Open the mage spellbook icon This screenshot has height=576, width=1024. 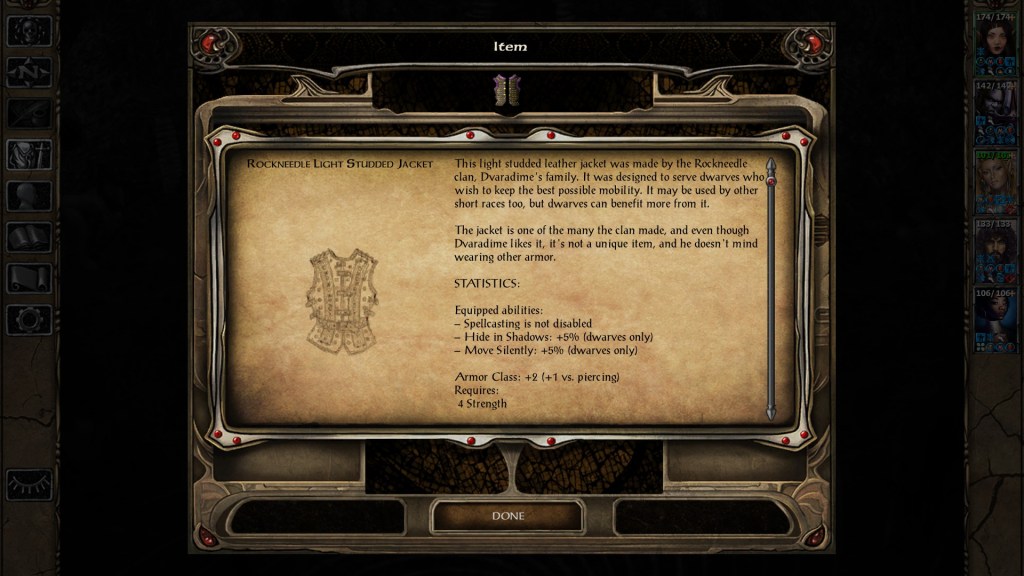tap(29, 237)
